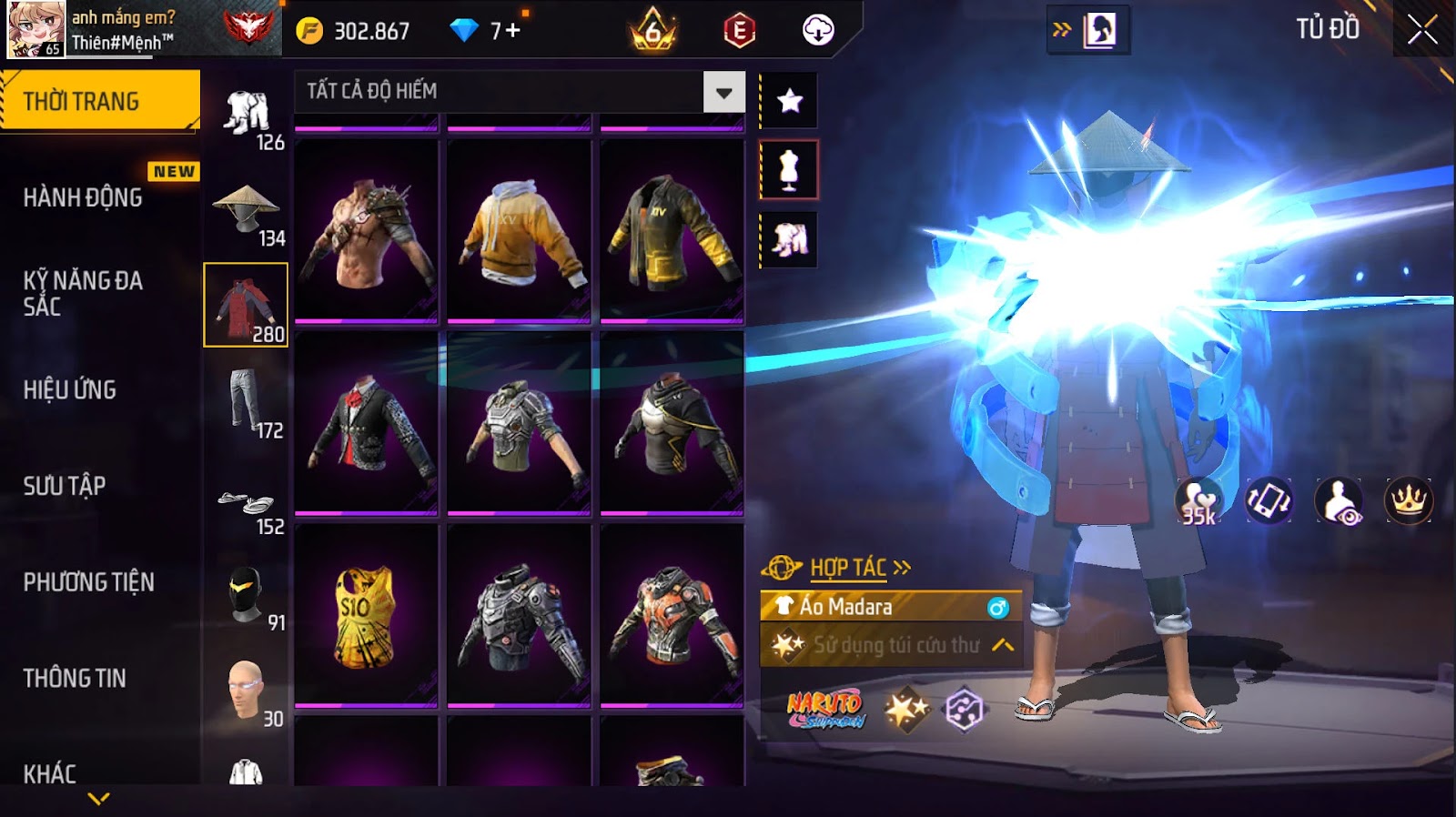Open the Kỹ Năng Đa Sắc section
The image size is (1456, 817).
pyautogui.click(x=84, y=293)
